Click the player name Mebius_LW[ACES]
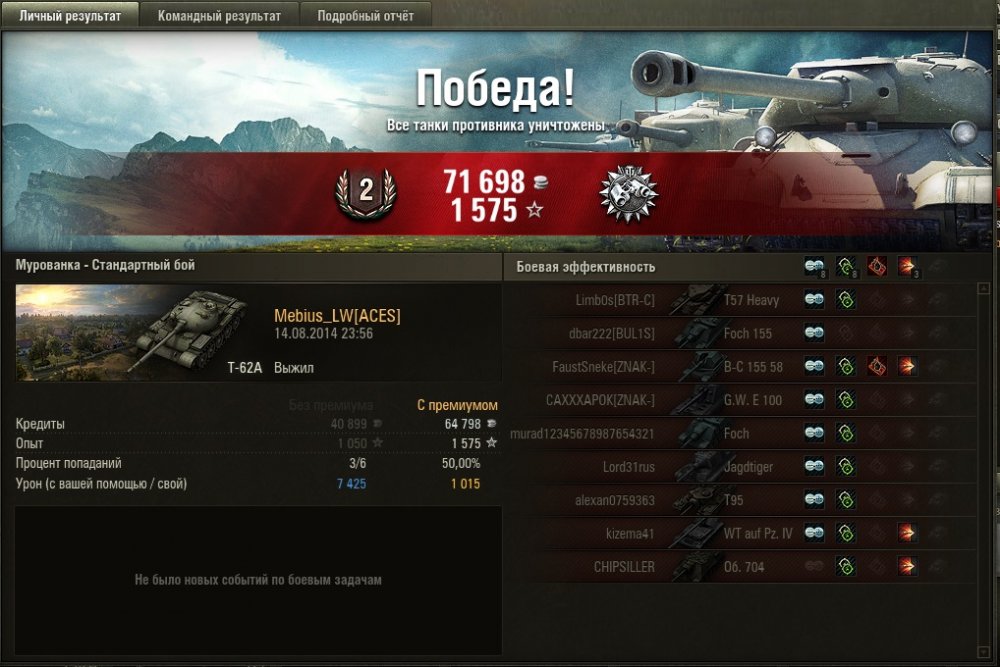1000x667 pixels. [337, 316]
